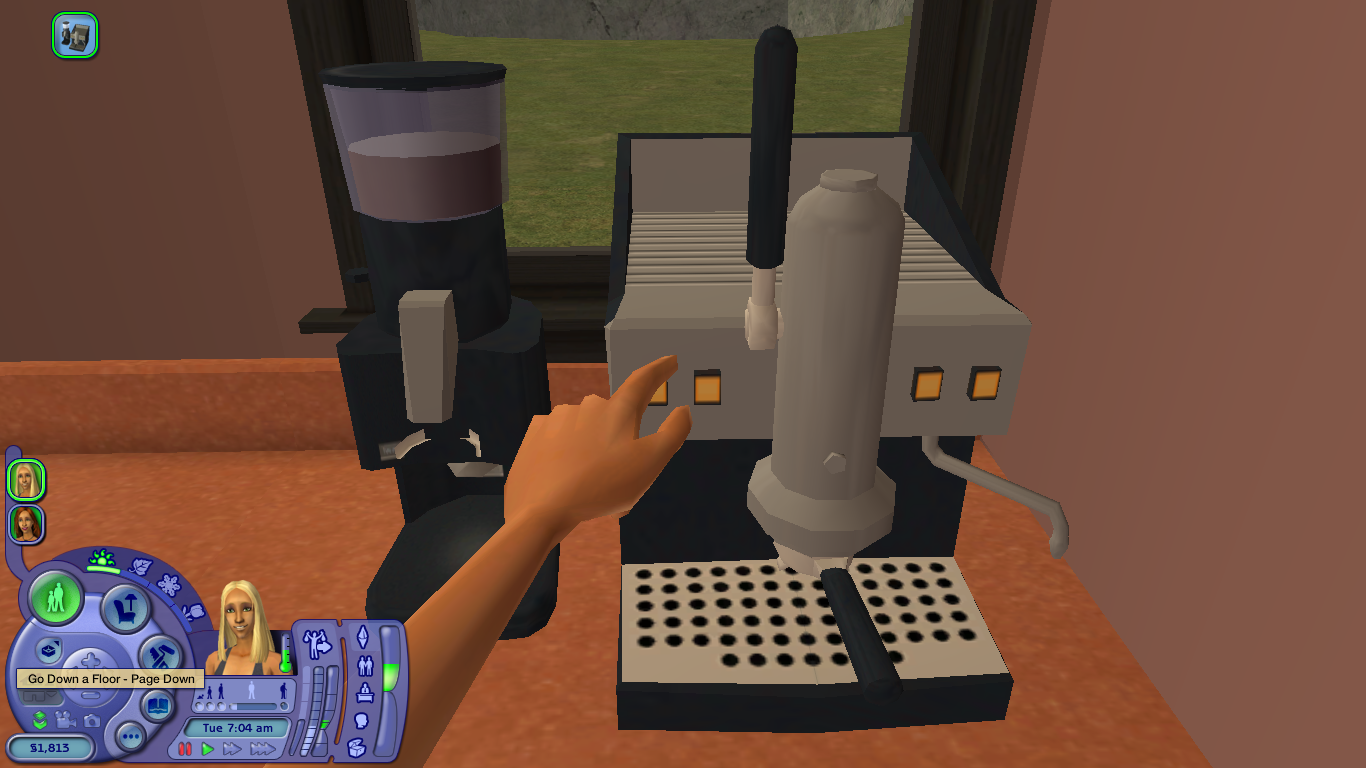The width and height of the screenshot is (1366, 768).
Task: Take a screenshot using the camera icon
Action: [x=92, y=721]
